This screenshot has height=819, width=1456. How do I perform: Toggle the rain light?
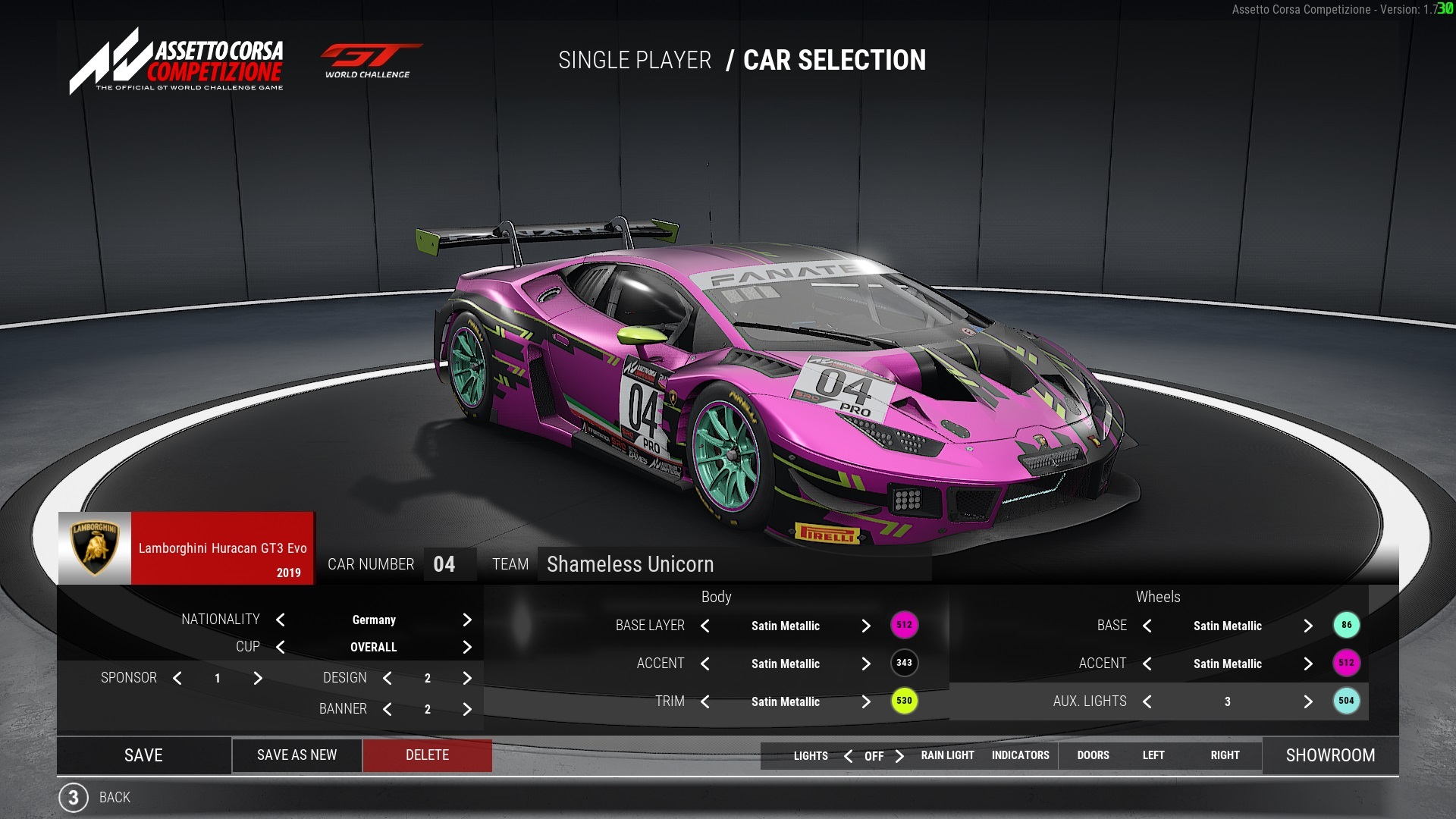947,756
